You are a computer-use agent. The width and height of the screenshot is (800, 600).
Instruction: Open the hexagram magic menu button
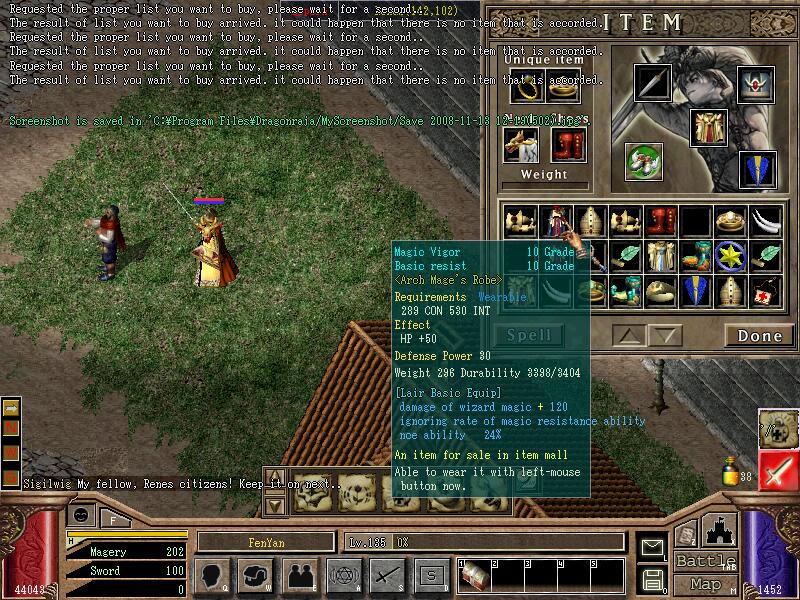(x=342, y=575)
